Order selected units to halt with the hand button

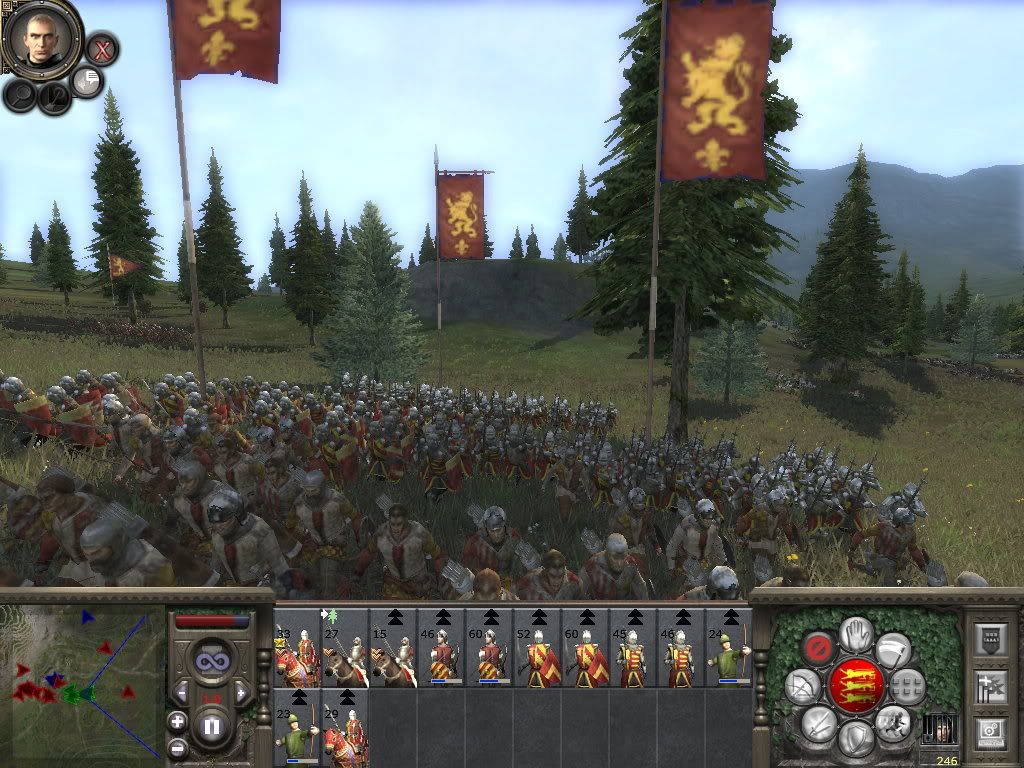[855, 633]
